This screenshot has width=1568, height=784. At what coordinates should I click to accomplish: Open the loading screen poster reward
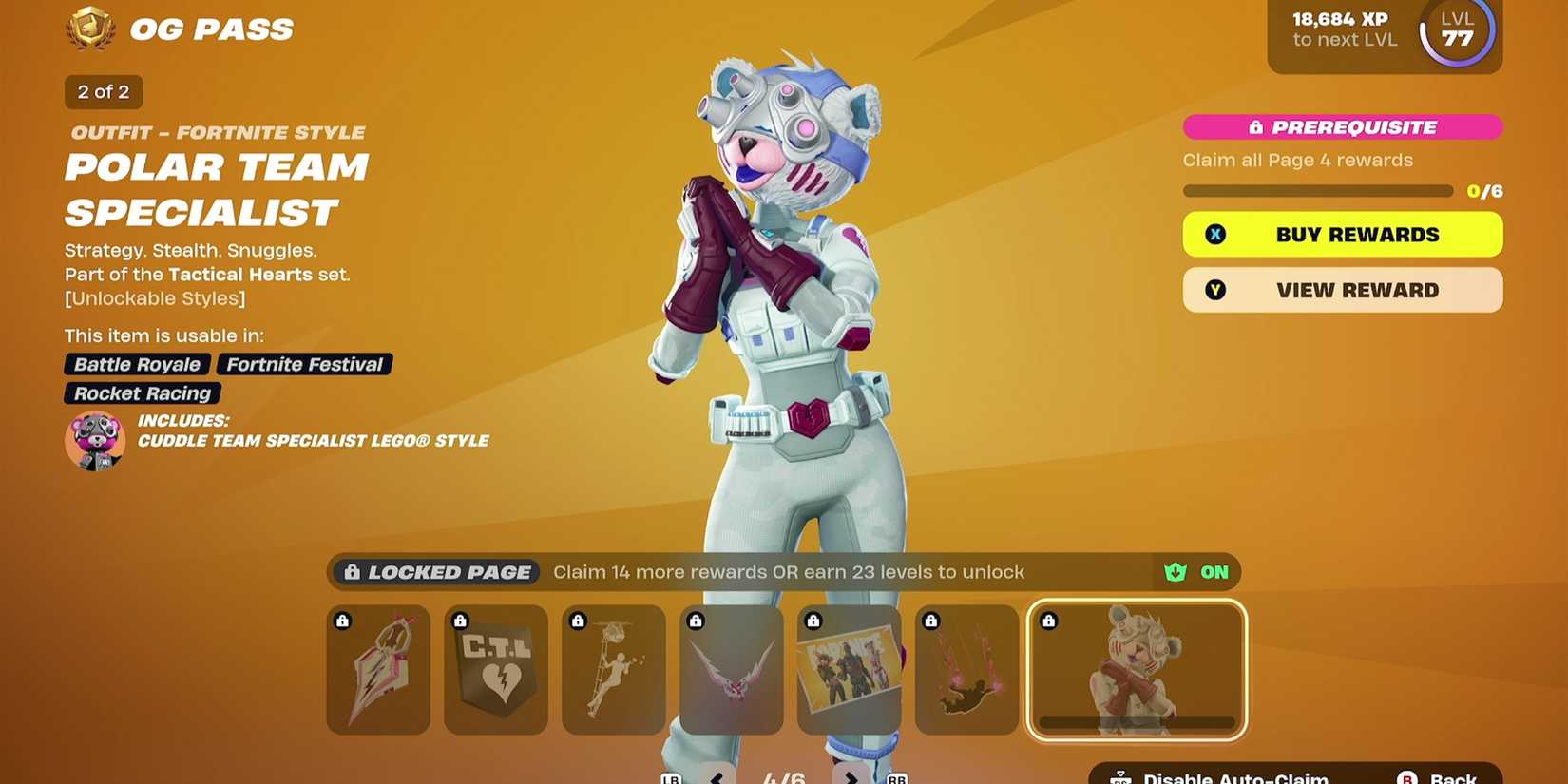coord(849,670)
